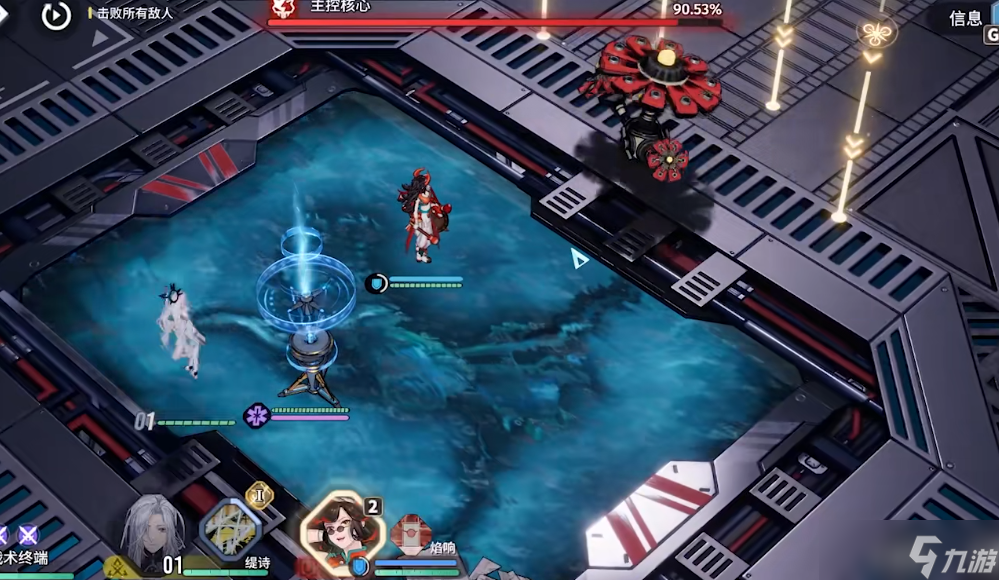Activate the 缇诗 skill icon
Viewport: 999px width, 580px height.
coord(230,527)
